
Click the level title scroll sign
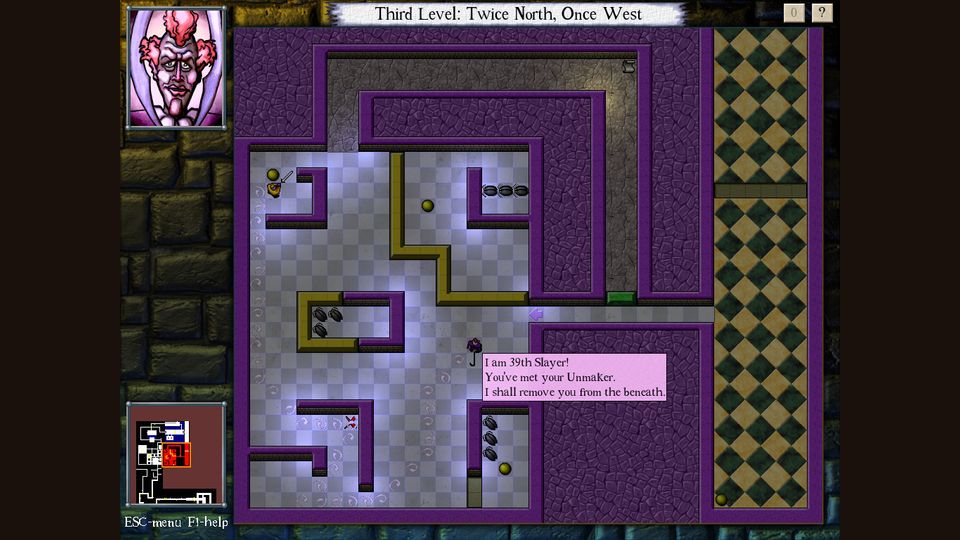508,14
